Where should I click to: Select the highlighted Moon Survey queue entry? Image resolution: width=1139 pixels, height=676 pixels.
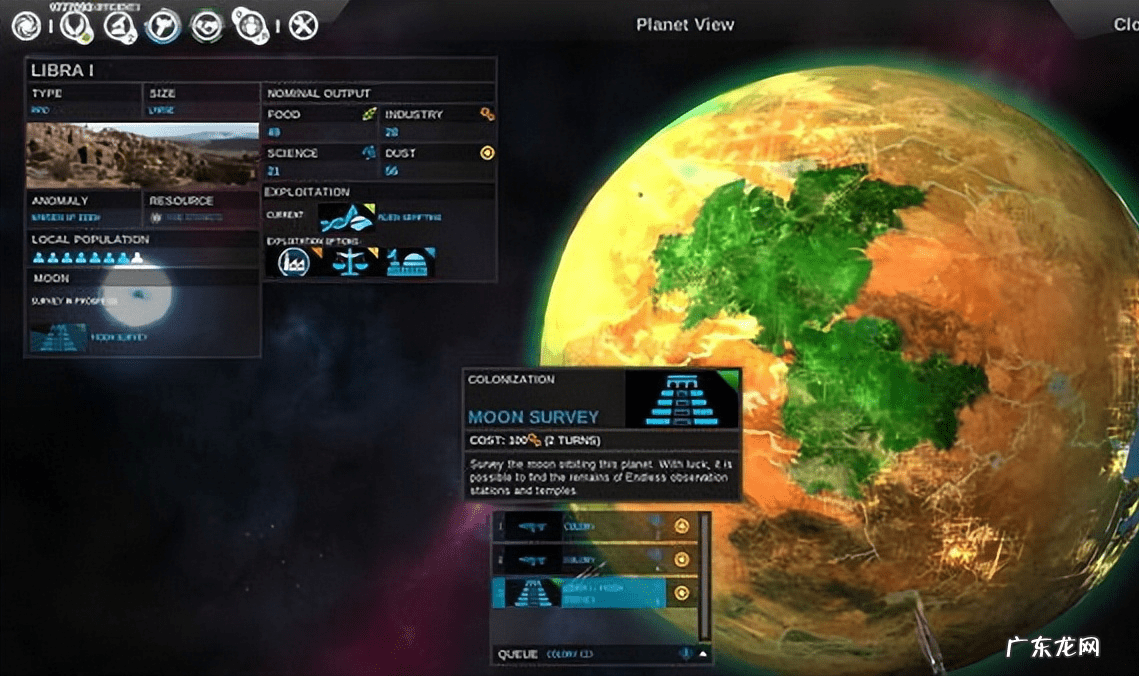[582, 592]
